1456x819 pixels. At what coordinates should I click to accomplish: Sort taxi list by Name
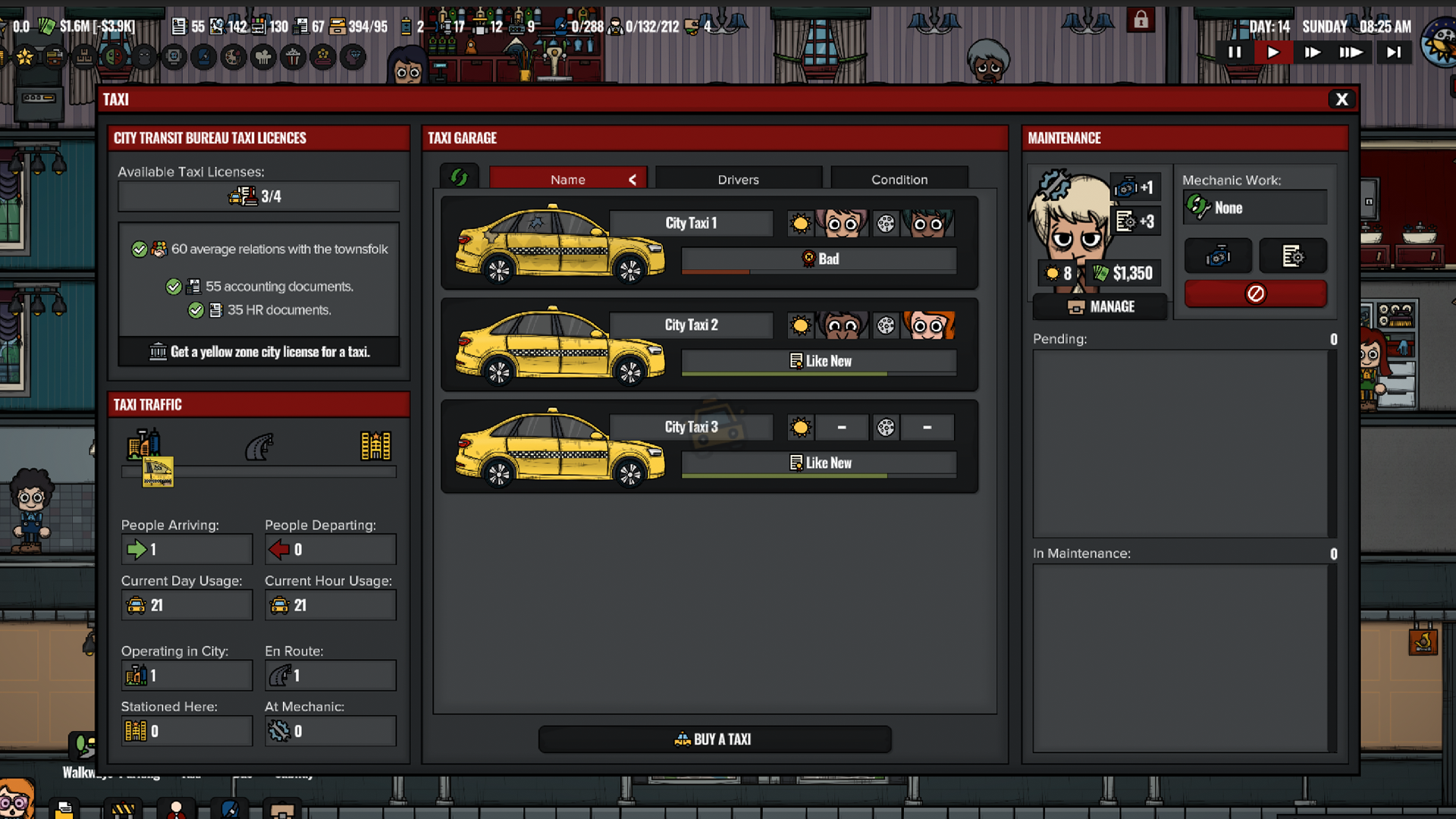[x=568, y=180]
